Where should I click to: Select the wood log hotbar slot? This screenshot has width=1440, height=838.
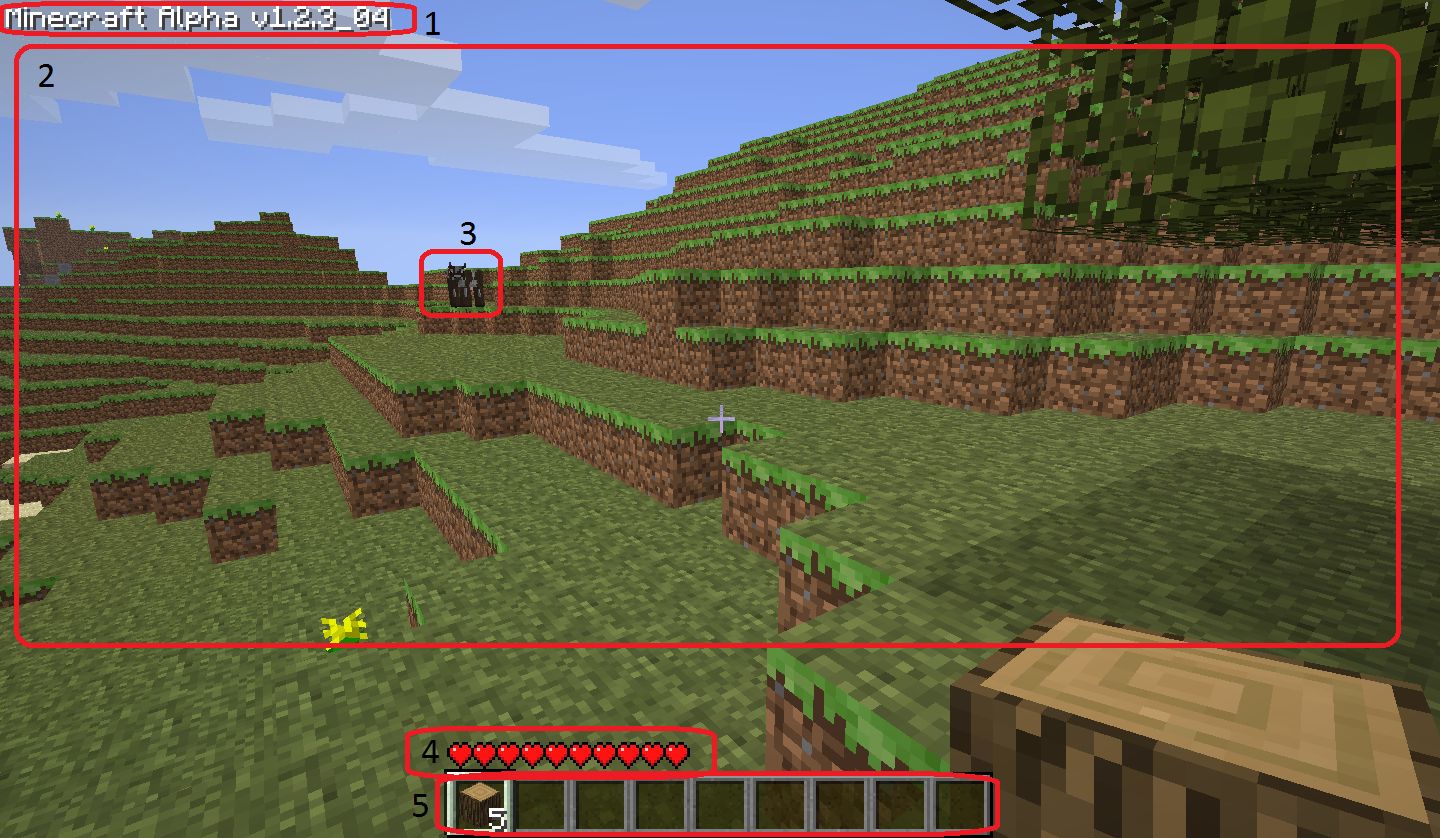click(479, 805)
